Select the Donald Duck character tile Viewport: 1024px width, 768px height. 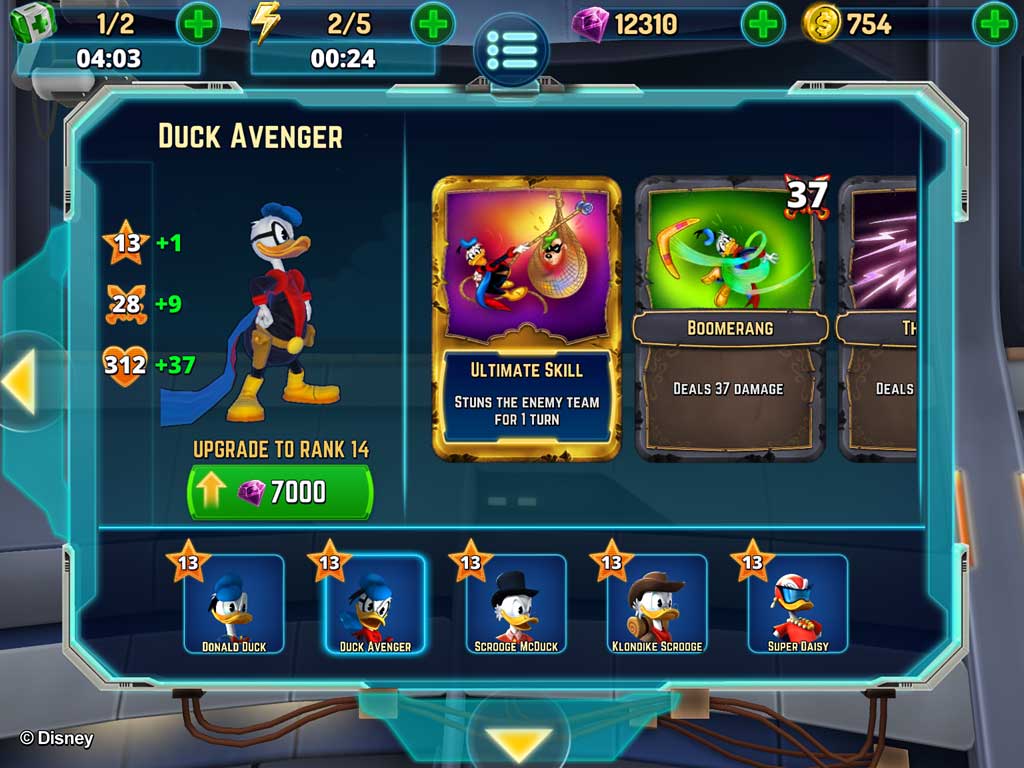pyautogui.click(x=234, y=605)
